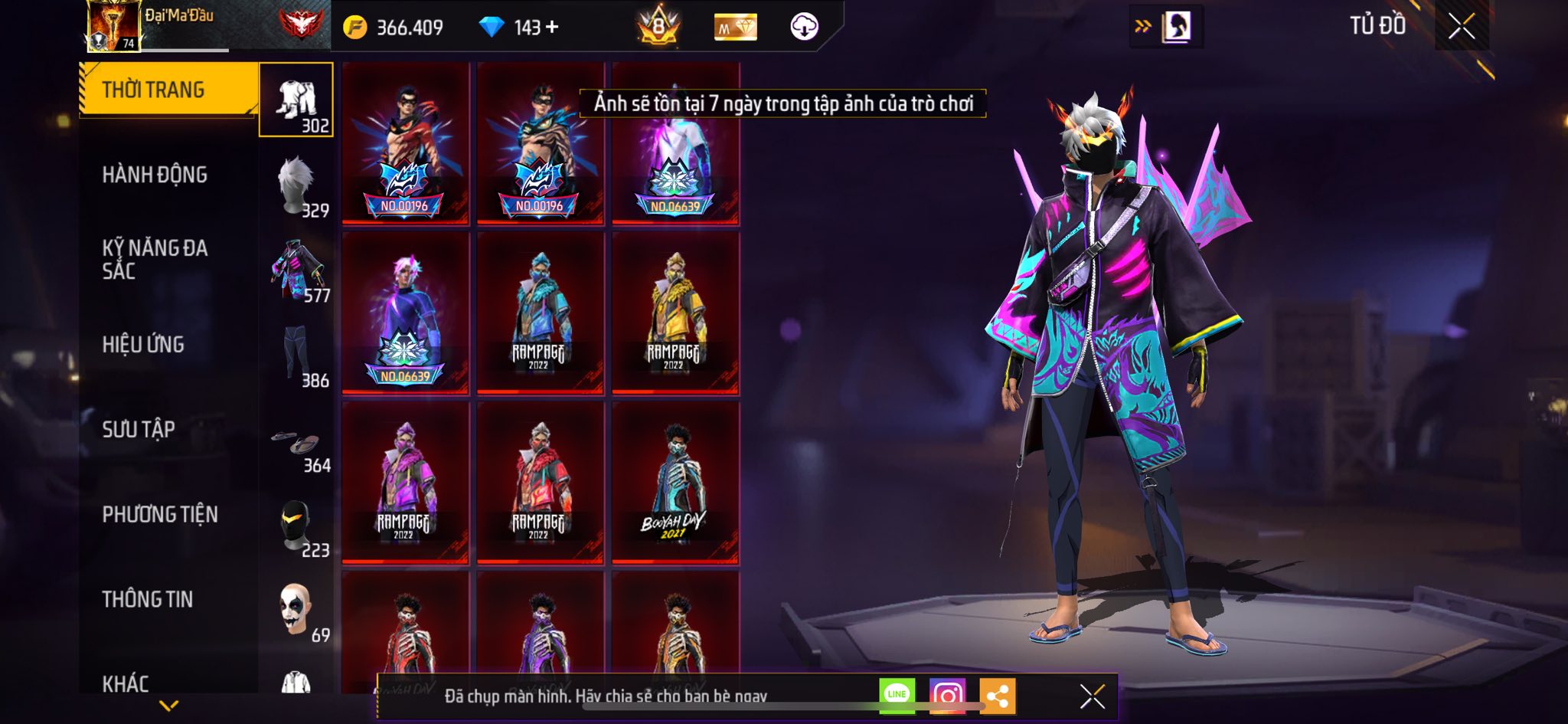Add more diamonds with the plus button
The height and width of the screenshot is (724, 1568).
pyautogui.click(x=552, y=28)
